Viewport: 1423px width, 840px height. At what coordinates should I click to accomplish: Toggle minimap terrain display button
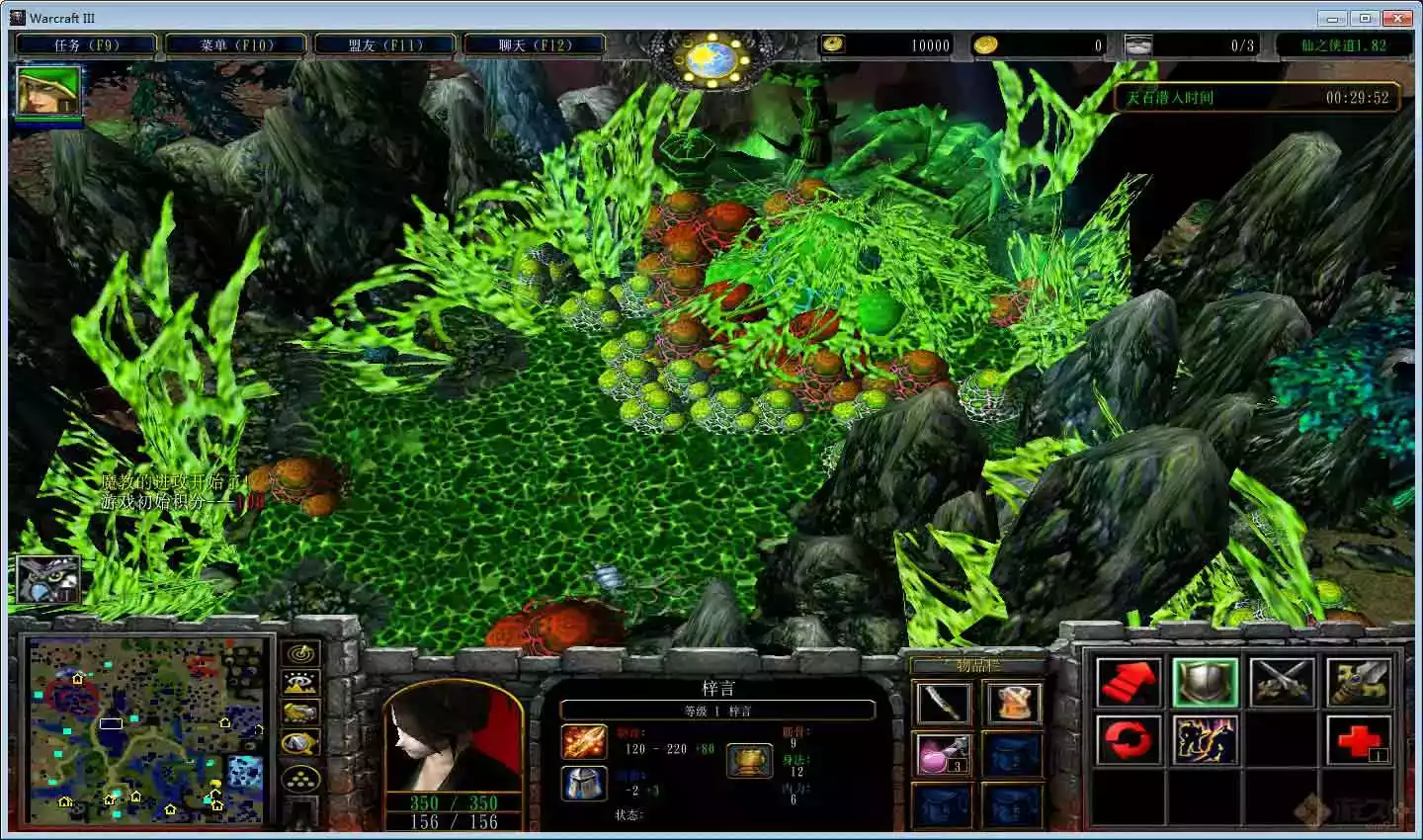pos(300,682)
